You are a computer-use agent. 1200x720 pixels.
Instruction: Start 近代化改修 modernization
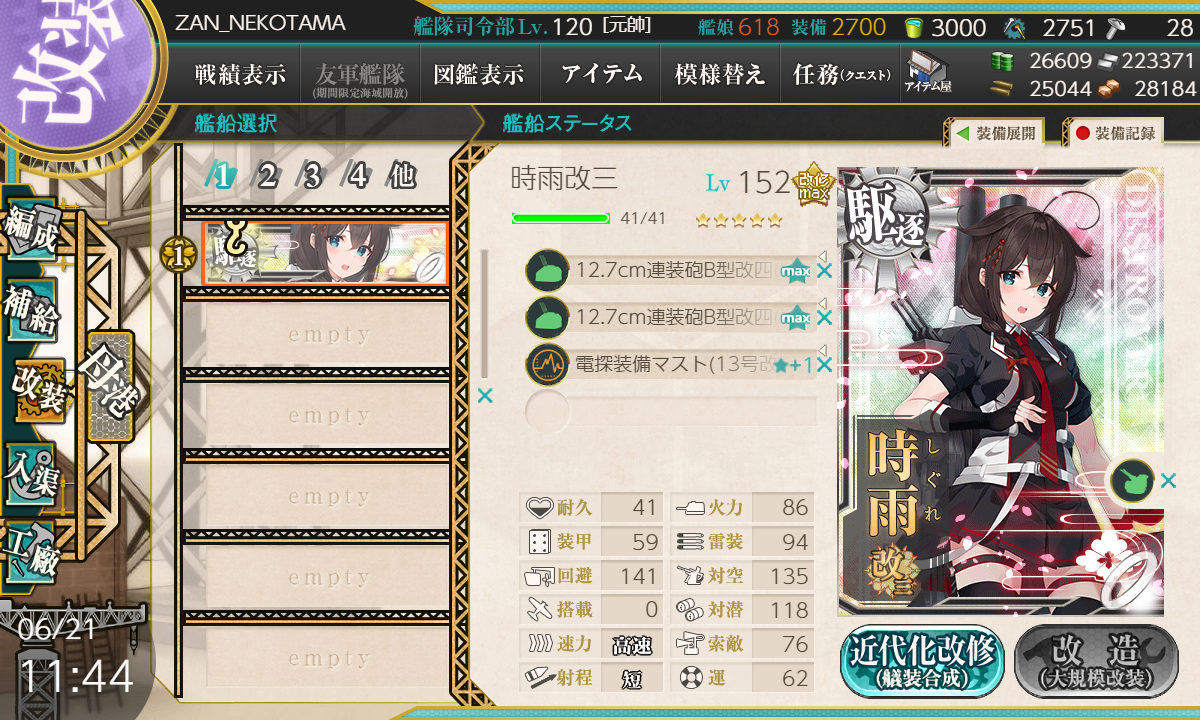click(922, 661)
